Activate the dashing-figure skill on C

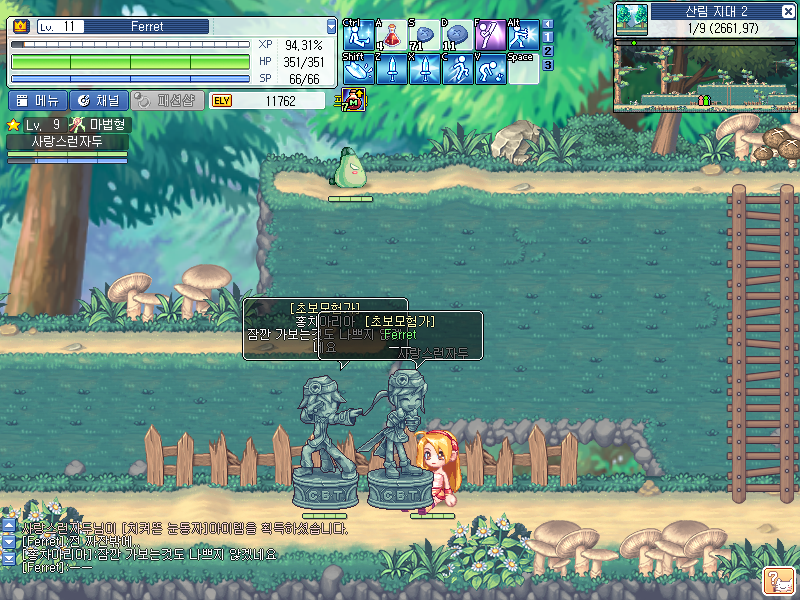coord(457,69)
